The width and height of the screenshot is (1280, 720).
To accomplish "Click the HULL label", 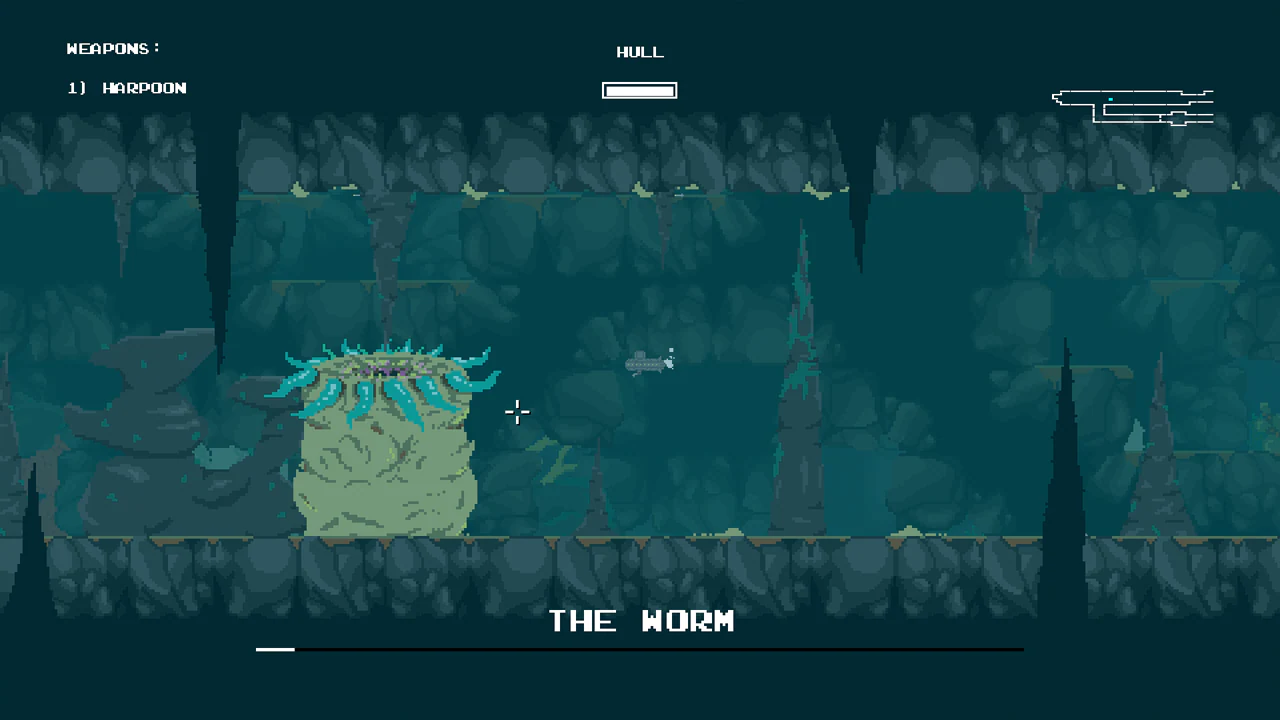I will (x=639, y=52).
